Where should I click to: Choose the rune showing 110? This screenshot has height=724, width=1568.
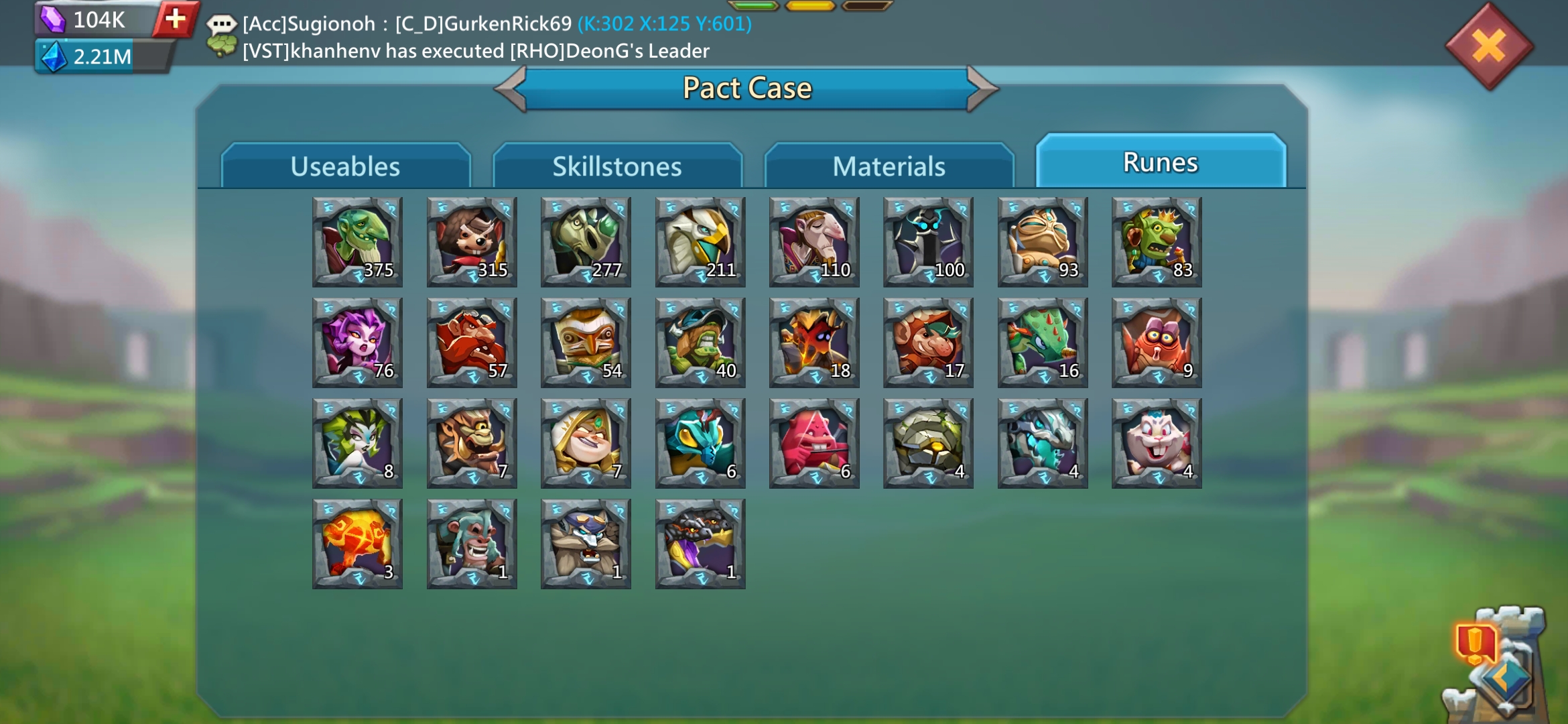pyautogui.click(x=814, y=242)
